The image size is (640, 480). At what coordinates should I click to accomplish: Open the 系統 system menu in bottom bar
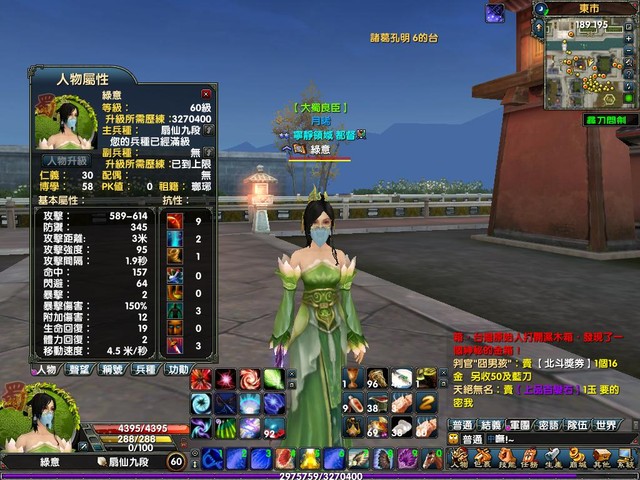[626, 459]
